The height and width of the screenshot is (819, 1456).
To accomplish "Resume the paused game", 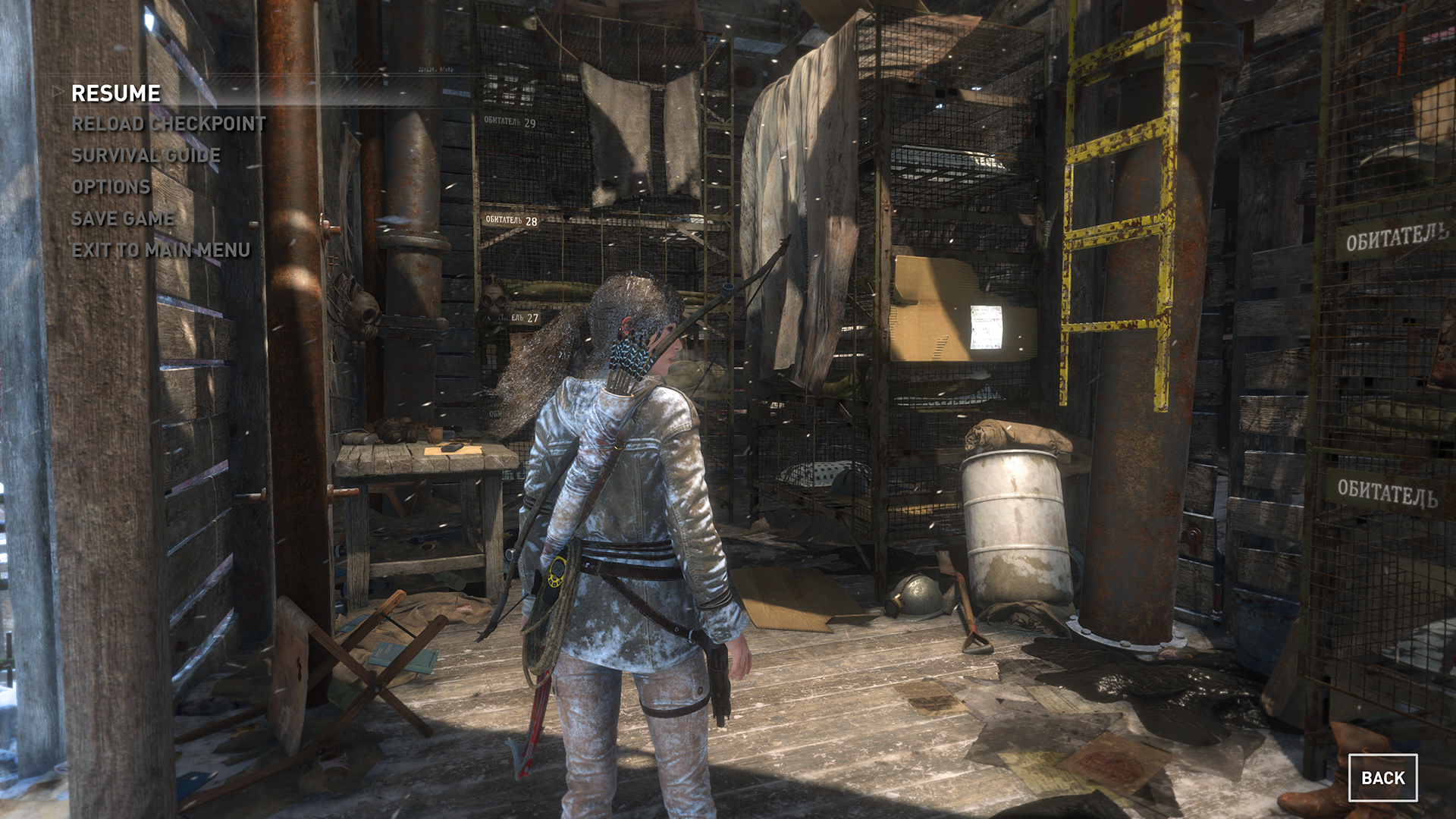I will click(x=116, y=93).
